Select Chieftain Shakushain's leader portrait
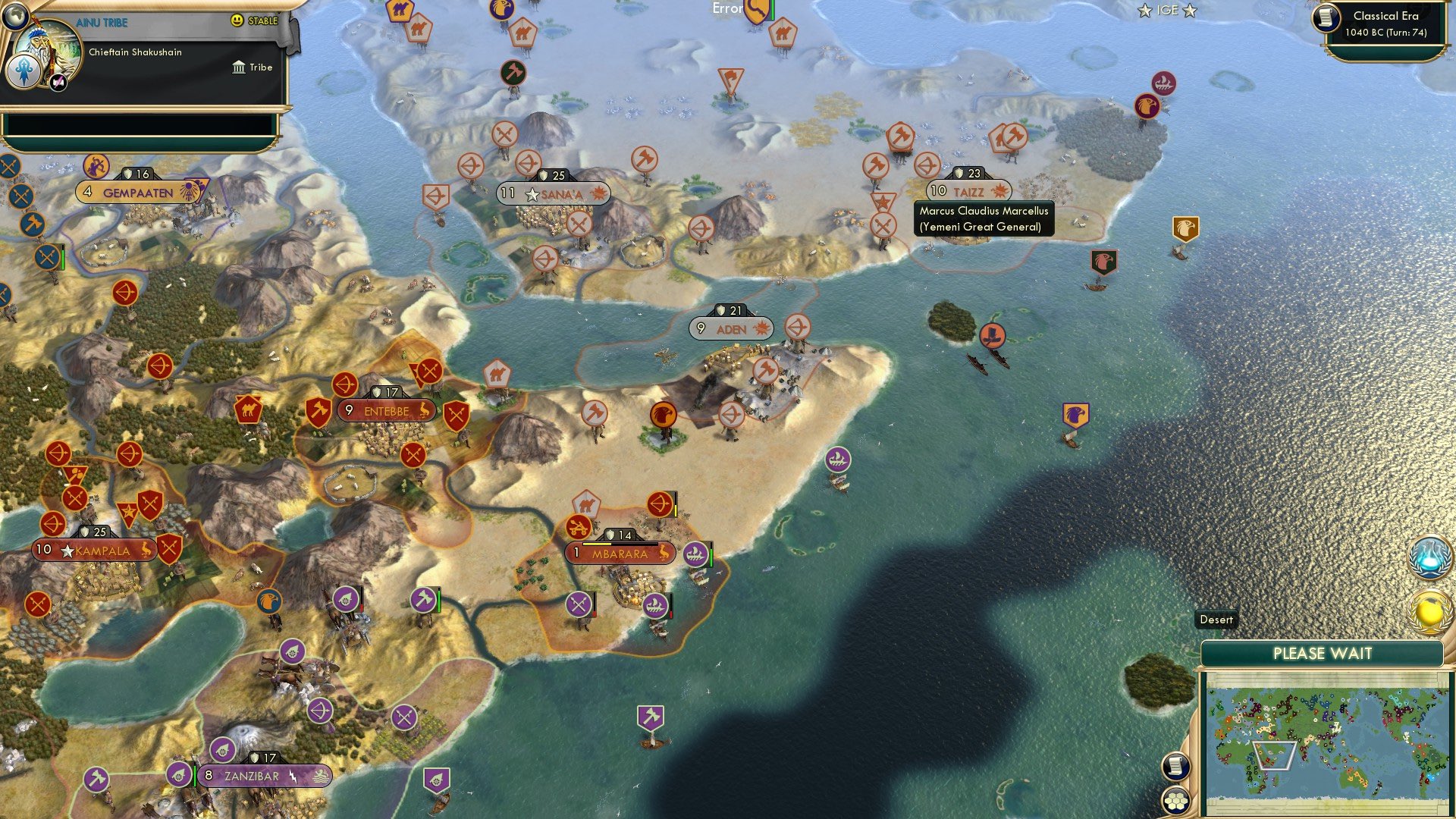The height and width of the screenshot is (819, 1456). tap(48, 53)
